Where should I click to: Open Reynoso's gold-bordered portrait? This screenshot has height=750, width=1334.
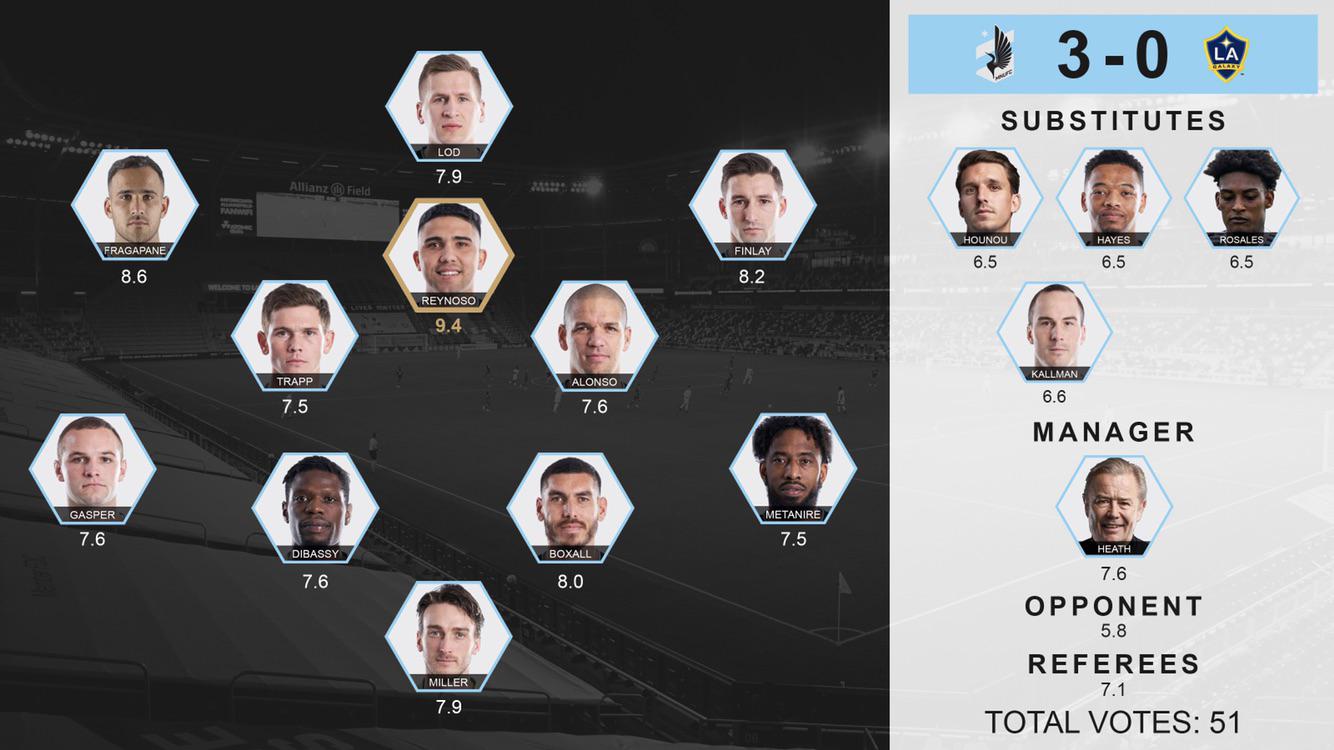pyautogui.click(x=449, y=254)
